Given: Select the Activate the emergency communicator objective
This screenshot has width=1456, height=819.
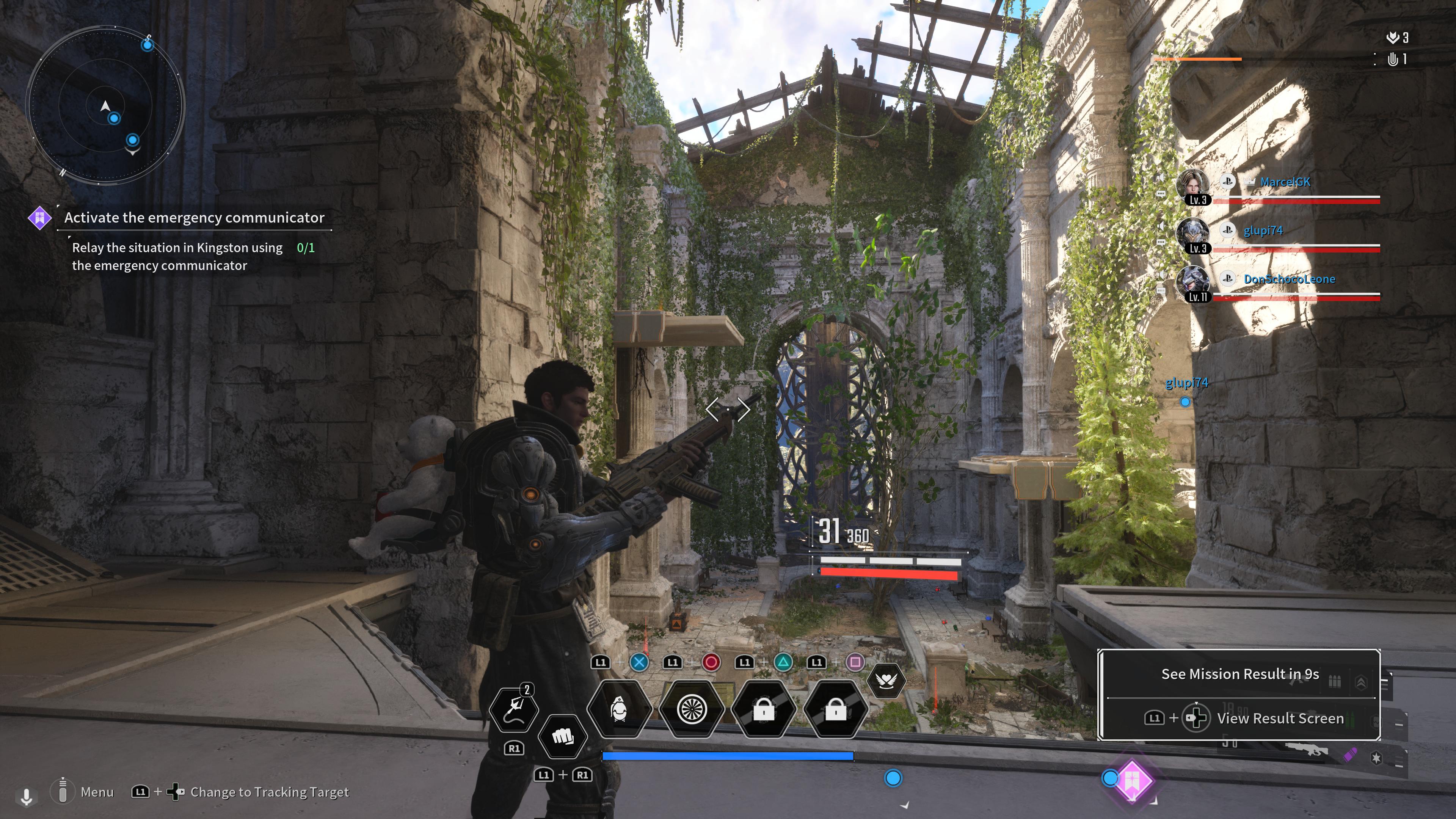Looking at the screenshot, I should click(x=194, y=218).
